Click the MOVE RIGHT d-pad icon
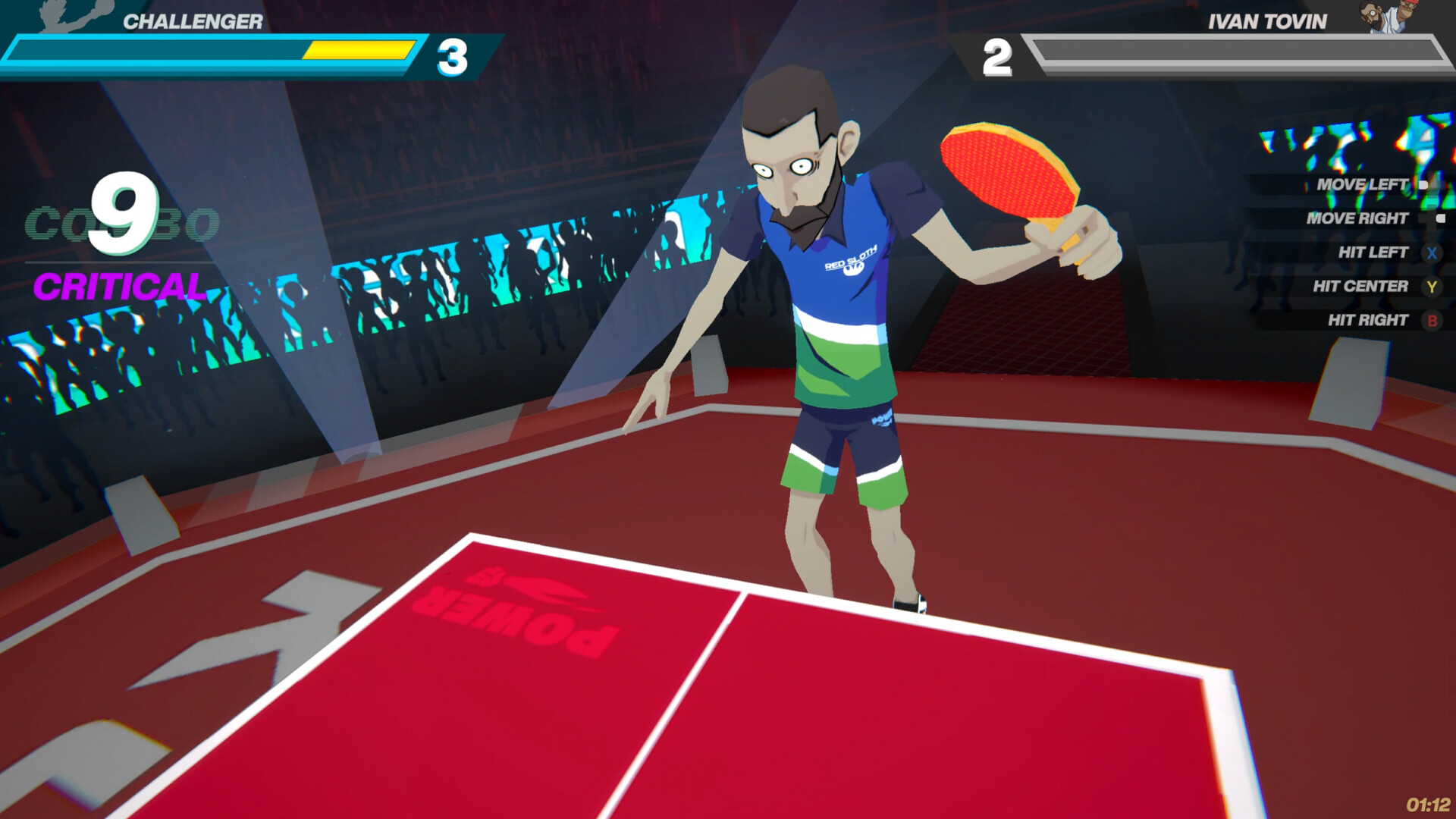1456x819 pixels. coord(1439,218)
